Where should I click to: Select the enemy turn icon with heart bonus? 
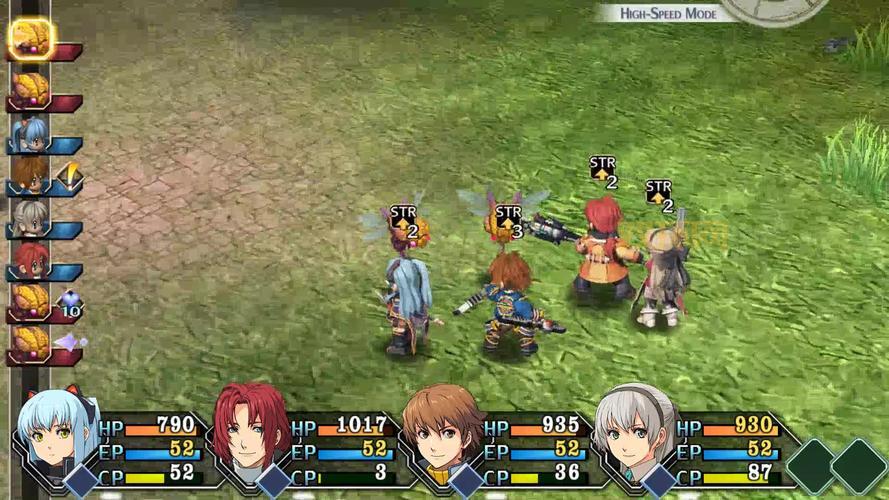pos(32,301)
